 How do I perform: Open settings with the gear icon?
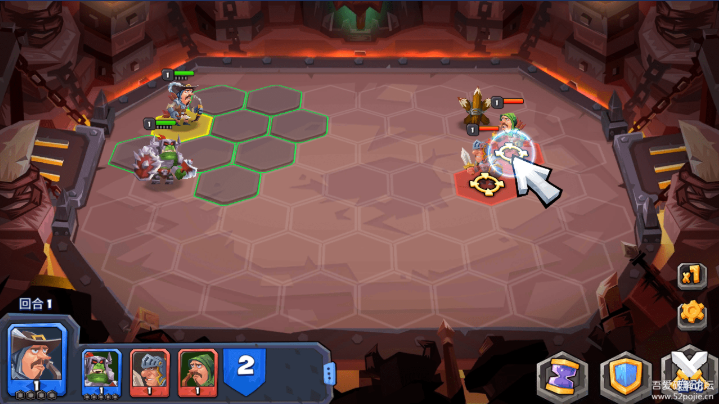pyautogui.click(x=689, y=313)
